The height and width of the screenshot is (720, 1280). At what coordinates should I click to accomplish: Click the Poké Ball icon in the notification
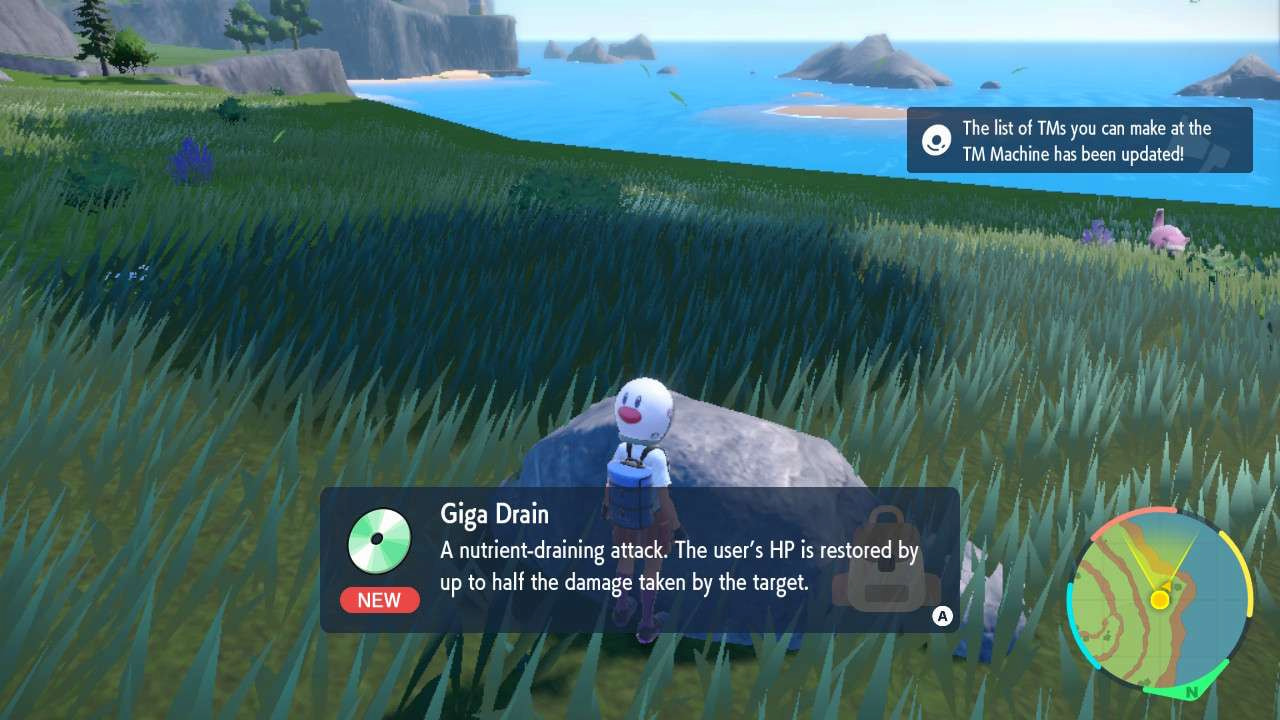[935, 141]
